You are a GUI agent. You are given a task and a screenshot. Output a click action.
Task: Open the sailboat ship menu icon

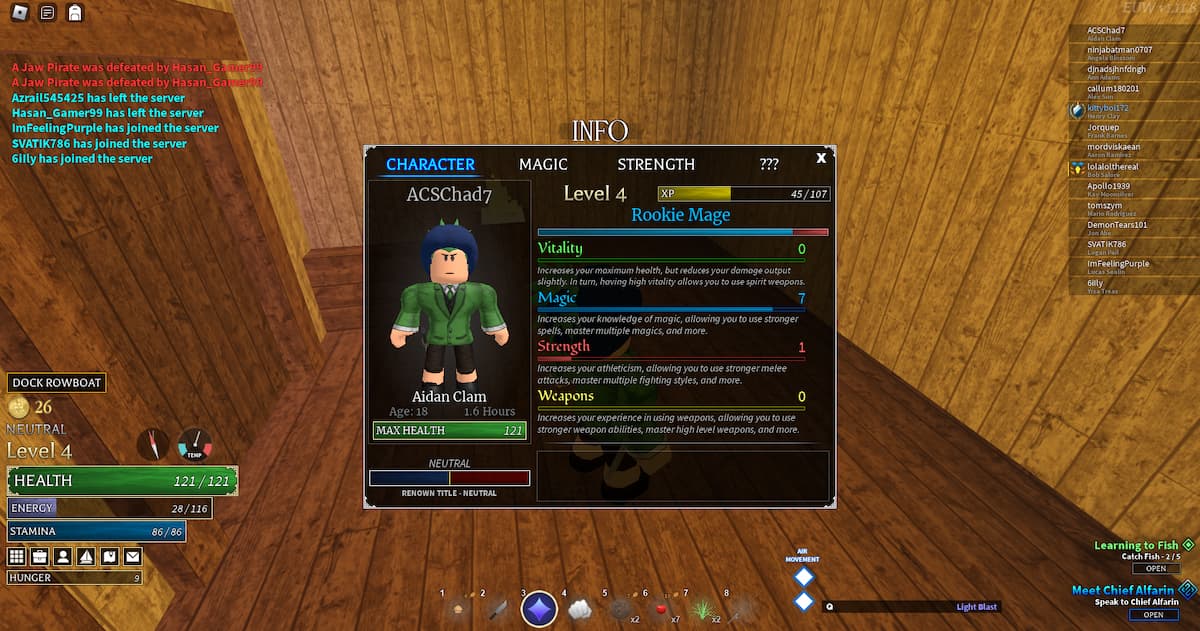point(86,556)
